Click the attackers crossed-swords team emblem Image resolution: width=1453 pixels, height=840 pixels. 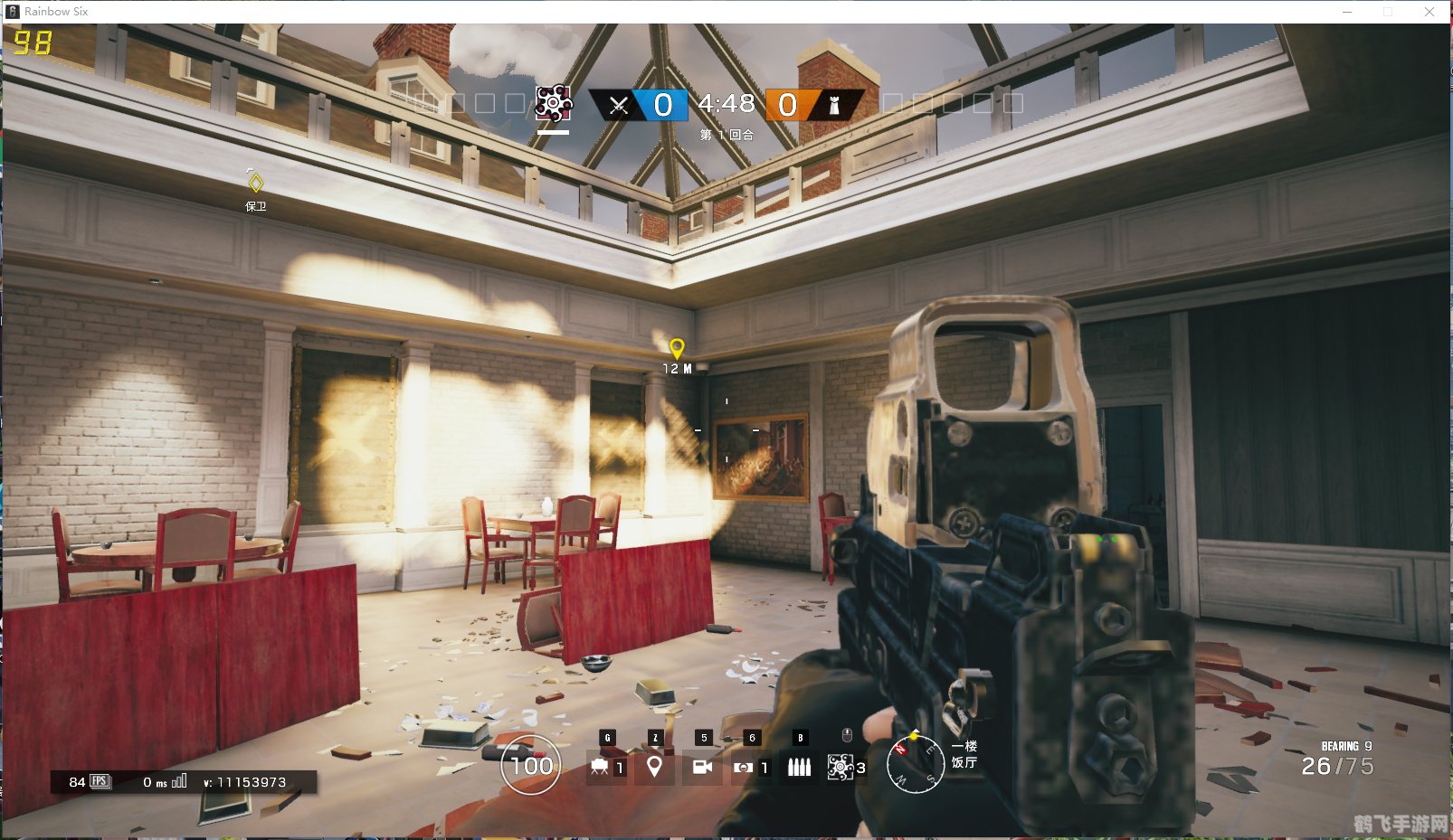(619, 106)
